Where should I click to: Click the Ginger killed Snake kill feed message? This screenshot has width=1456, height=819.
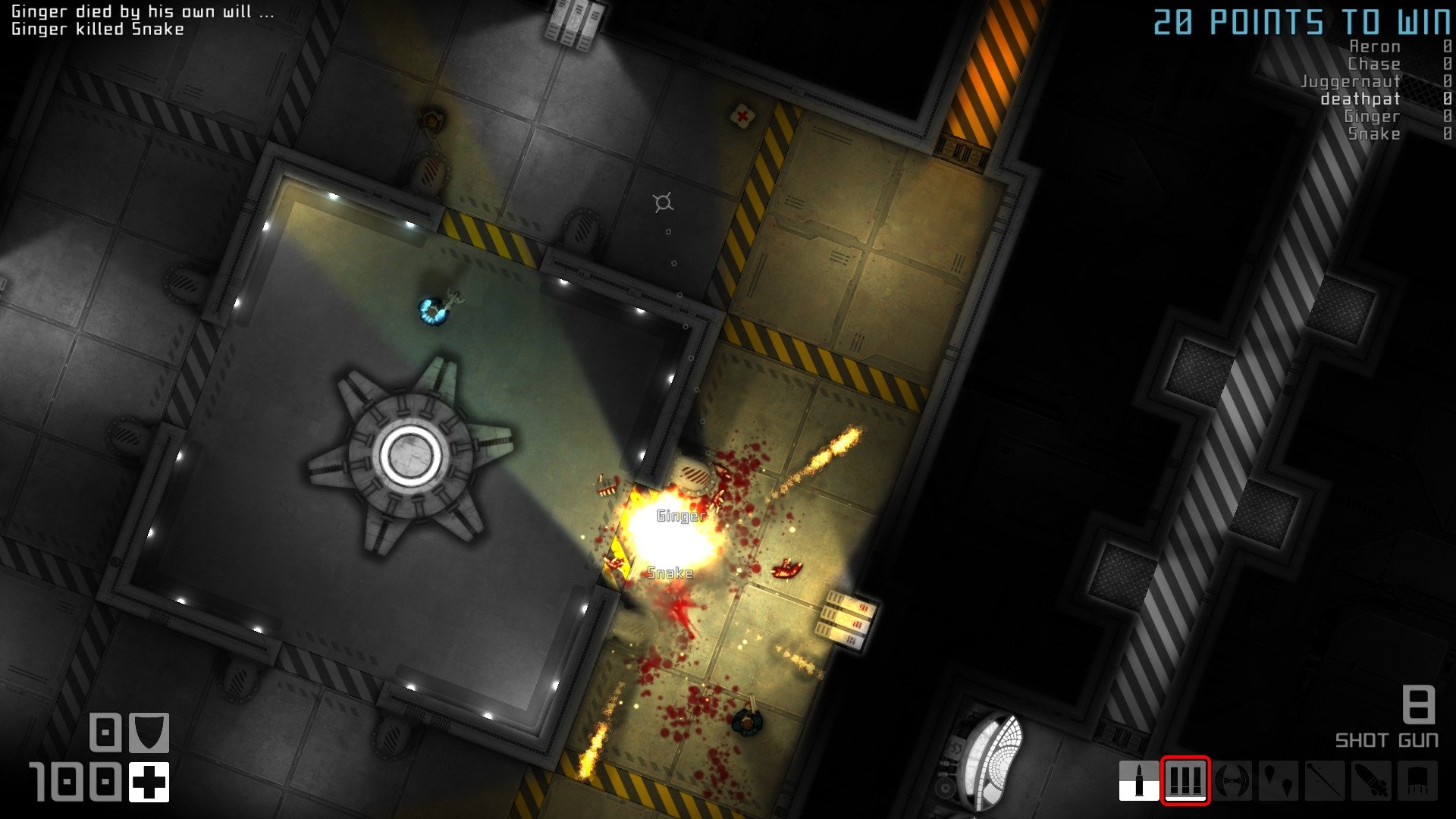(97, 29)
